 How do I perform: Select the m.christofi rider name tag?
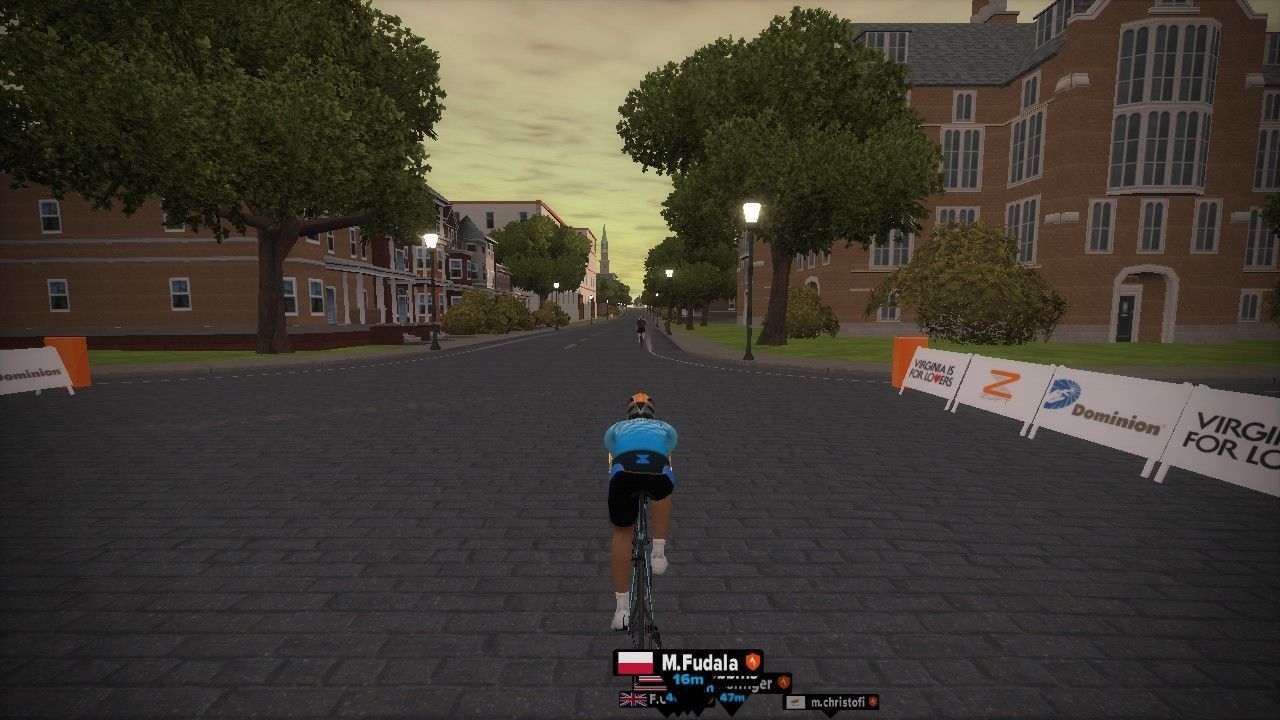tap(831, 702)
